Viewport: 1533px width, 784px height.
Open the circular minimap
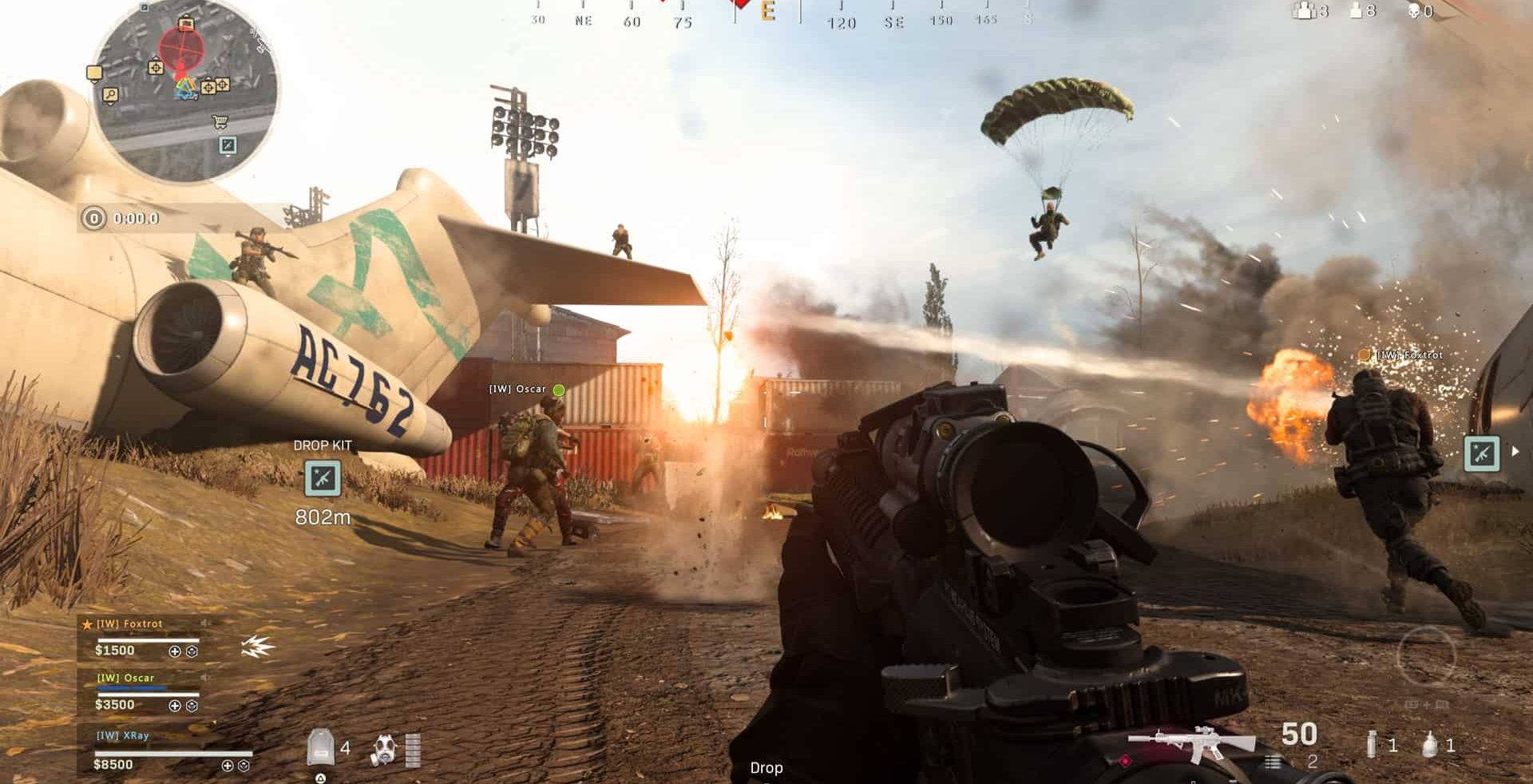185,92
